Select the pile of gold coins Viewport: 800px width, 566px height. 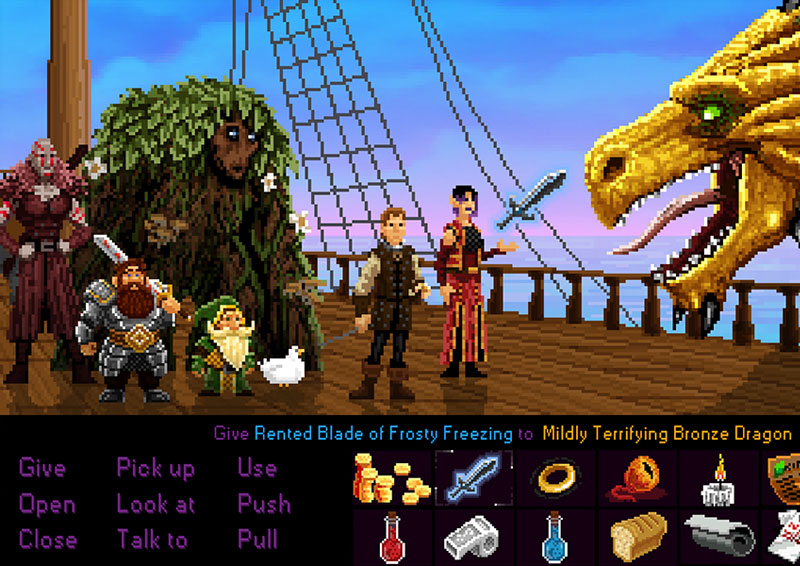click(x=392, y=480)
